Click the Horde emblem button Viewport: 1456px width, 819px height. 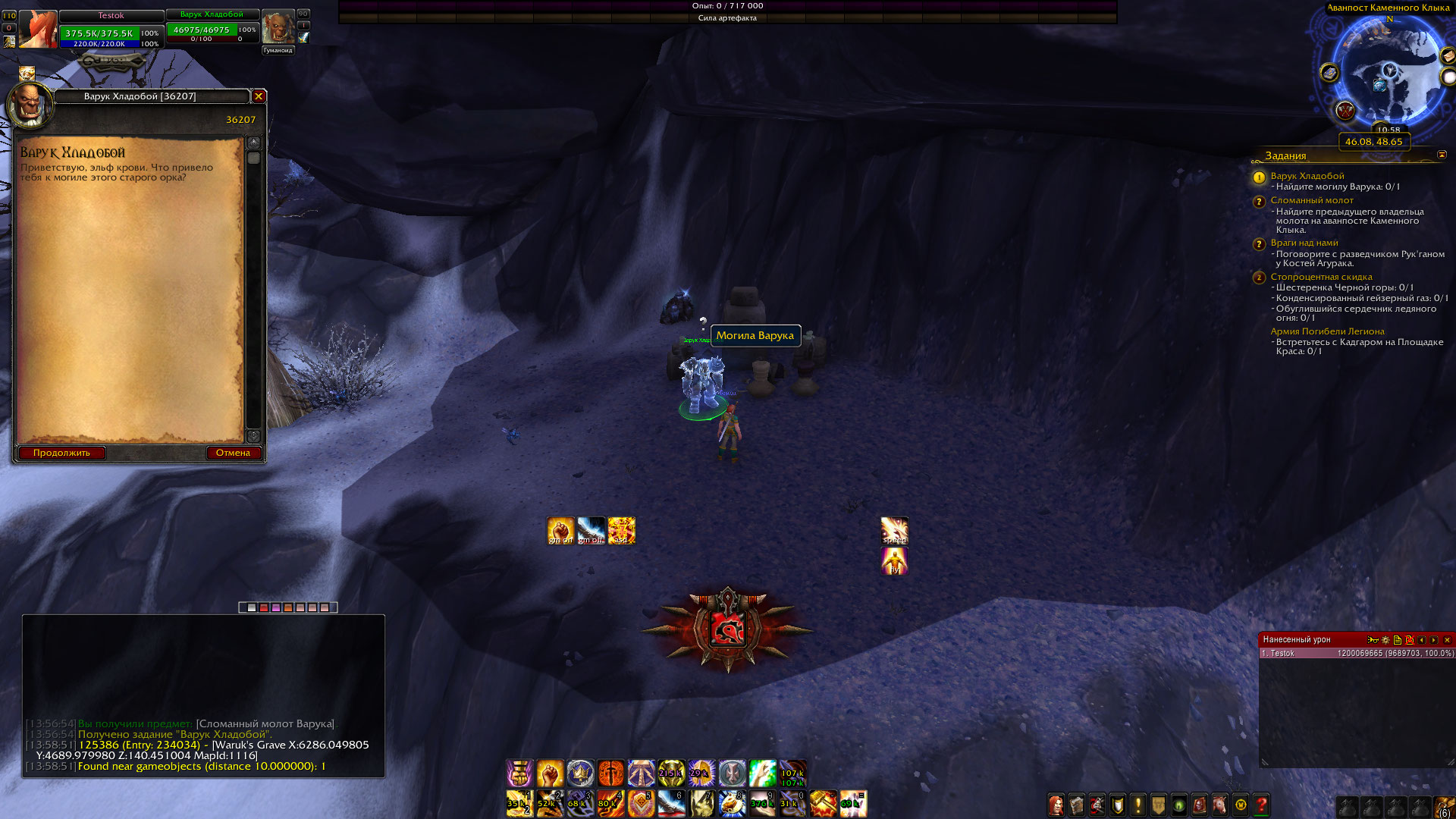(x=727, y=629)
